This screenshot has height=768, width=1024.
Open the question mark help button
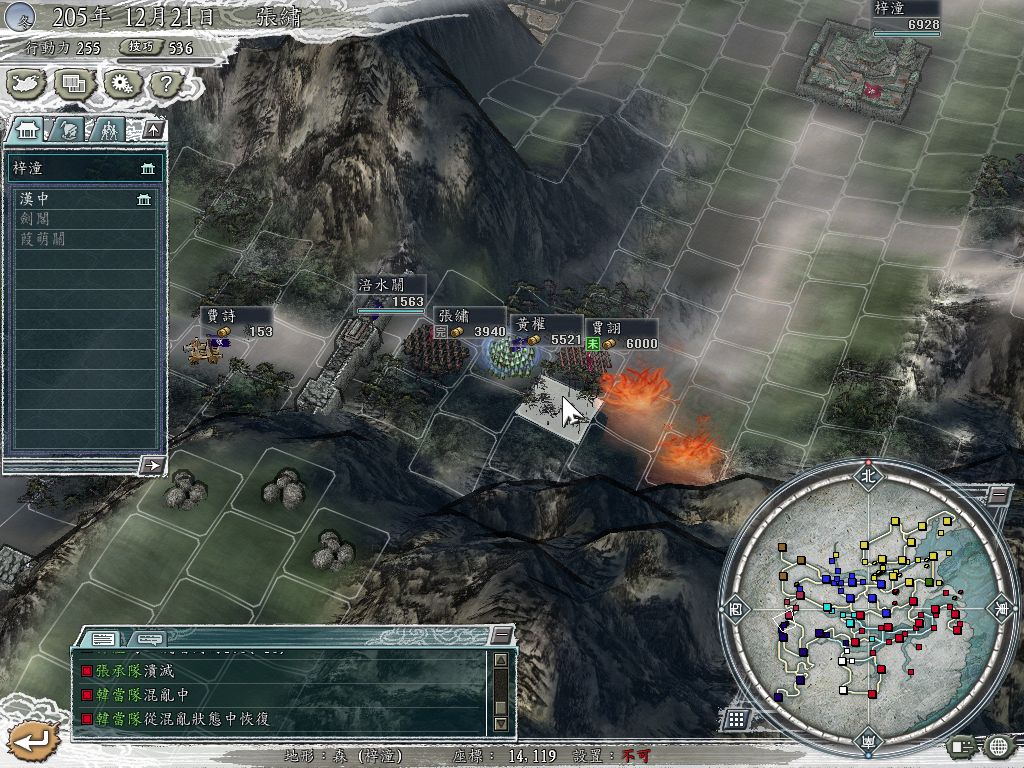point(165,85)
